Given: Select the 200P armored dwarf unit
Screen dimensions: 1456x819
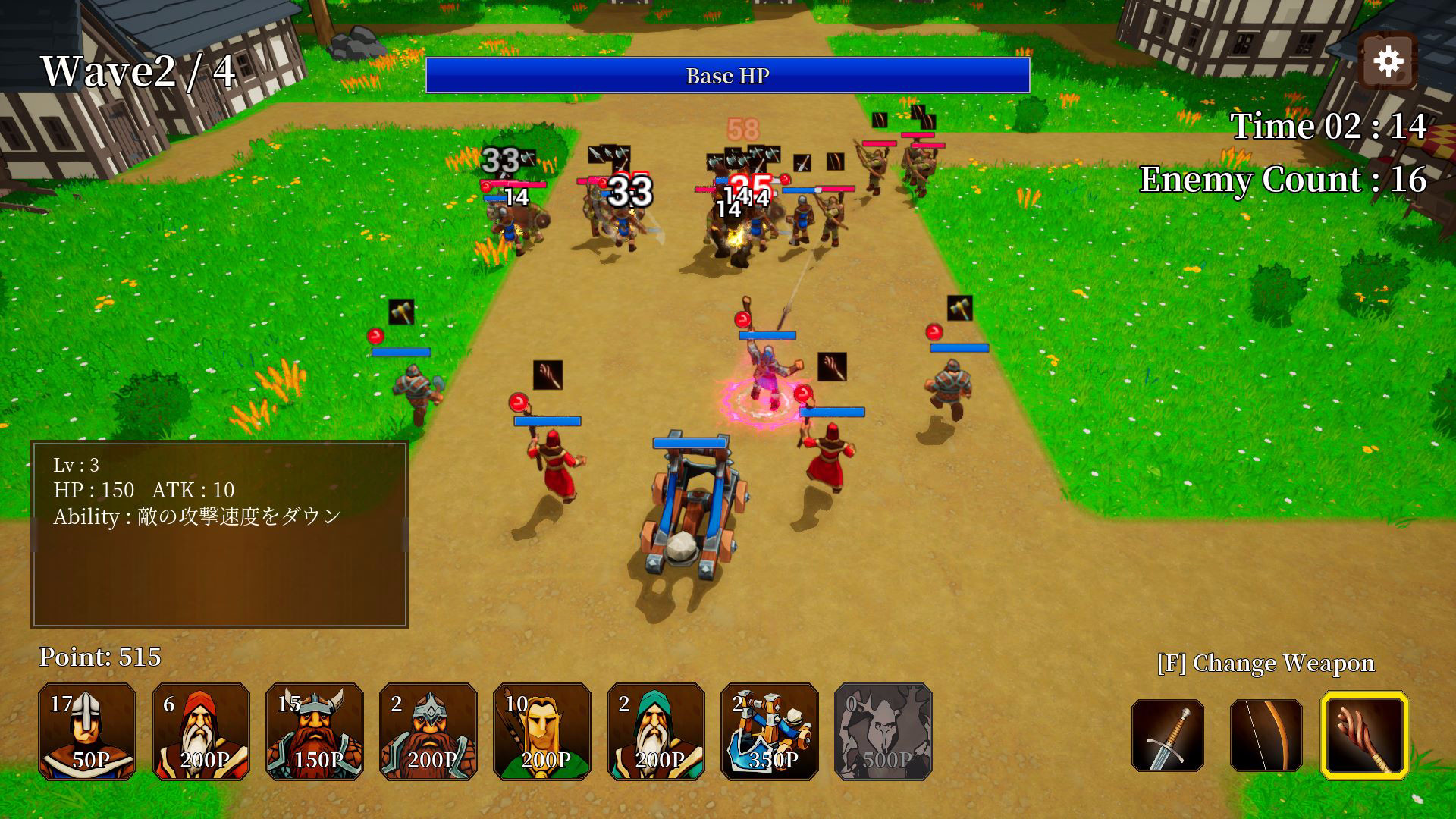Looking at the screenshot, I should (428, 732).
